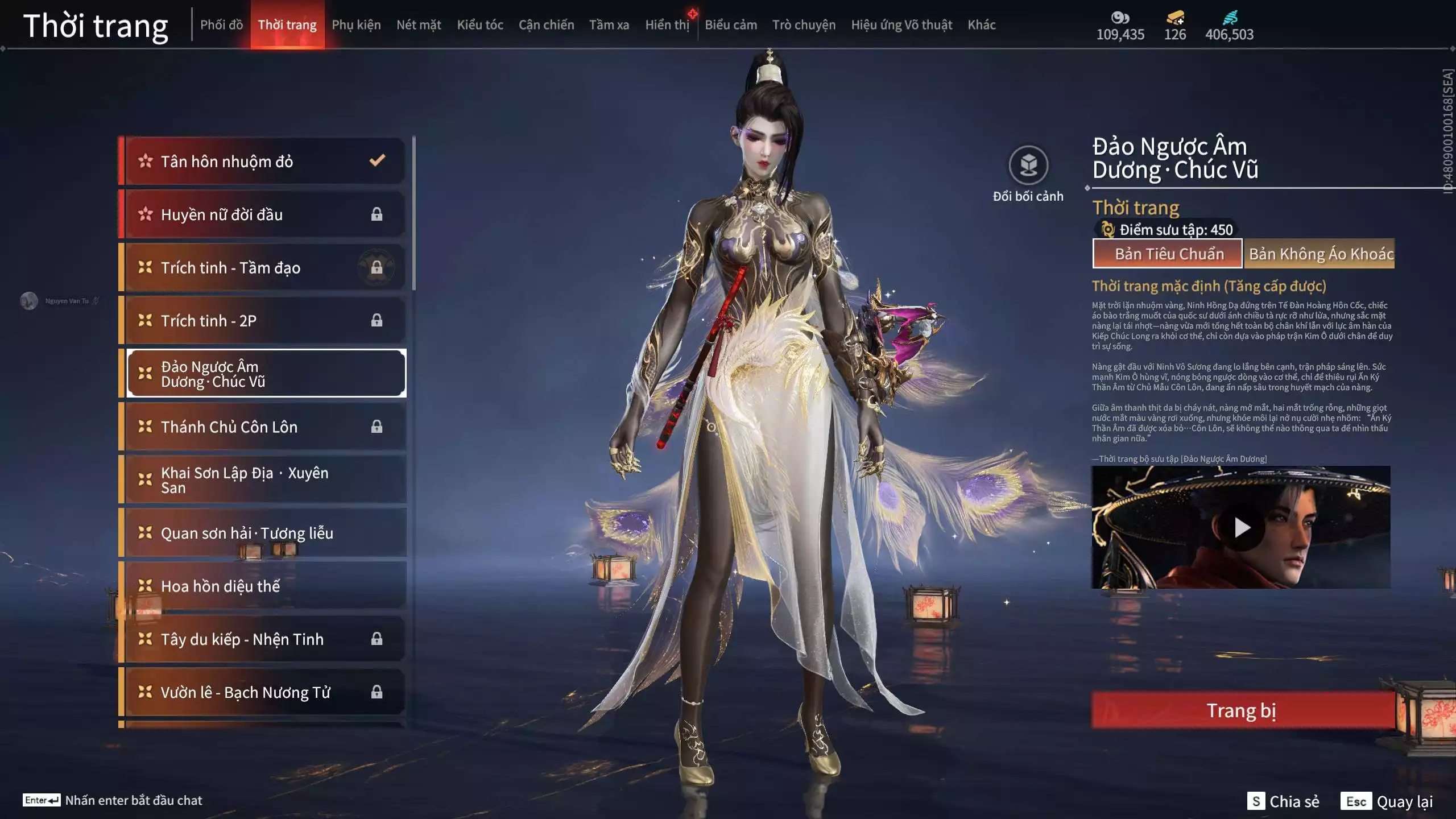This screenshot has height=819, width=1456.
Task: Play the outfit preview video
Action: click(x=1242, y=528)
